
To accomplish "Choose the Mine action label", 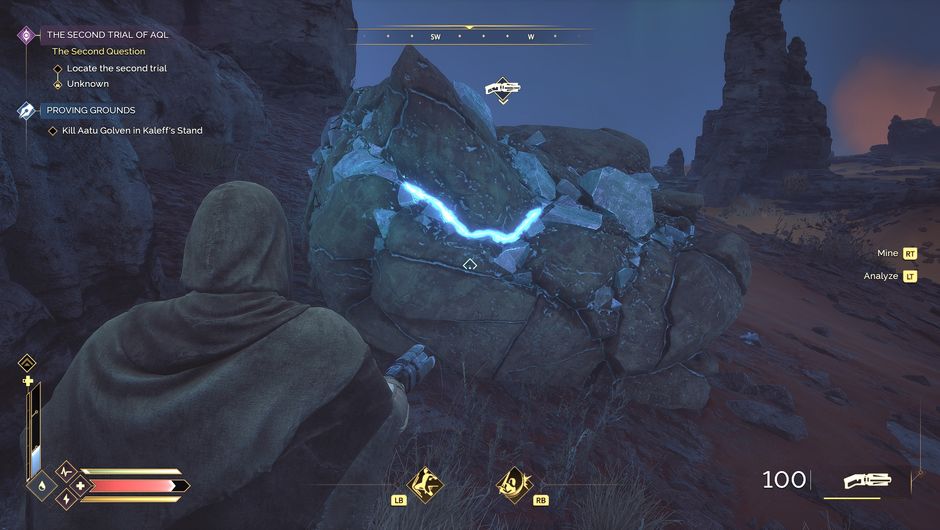I will 887,254.
